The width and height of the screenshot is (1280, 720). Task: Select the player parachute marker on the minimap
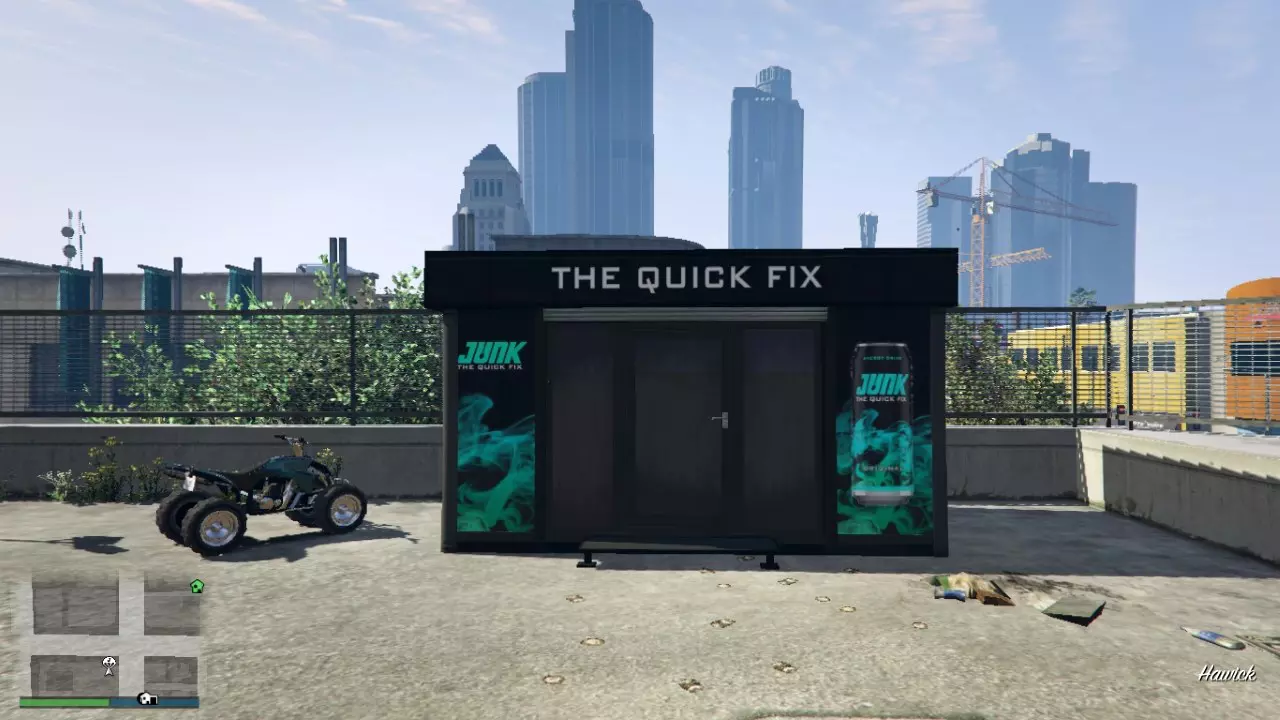108,665
